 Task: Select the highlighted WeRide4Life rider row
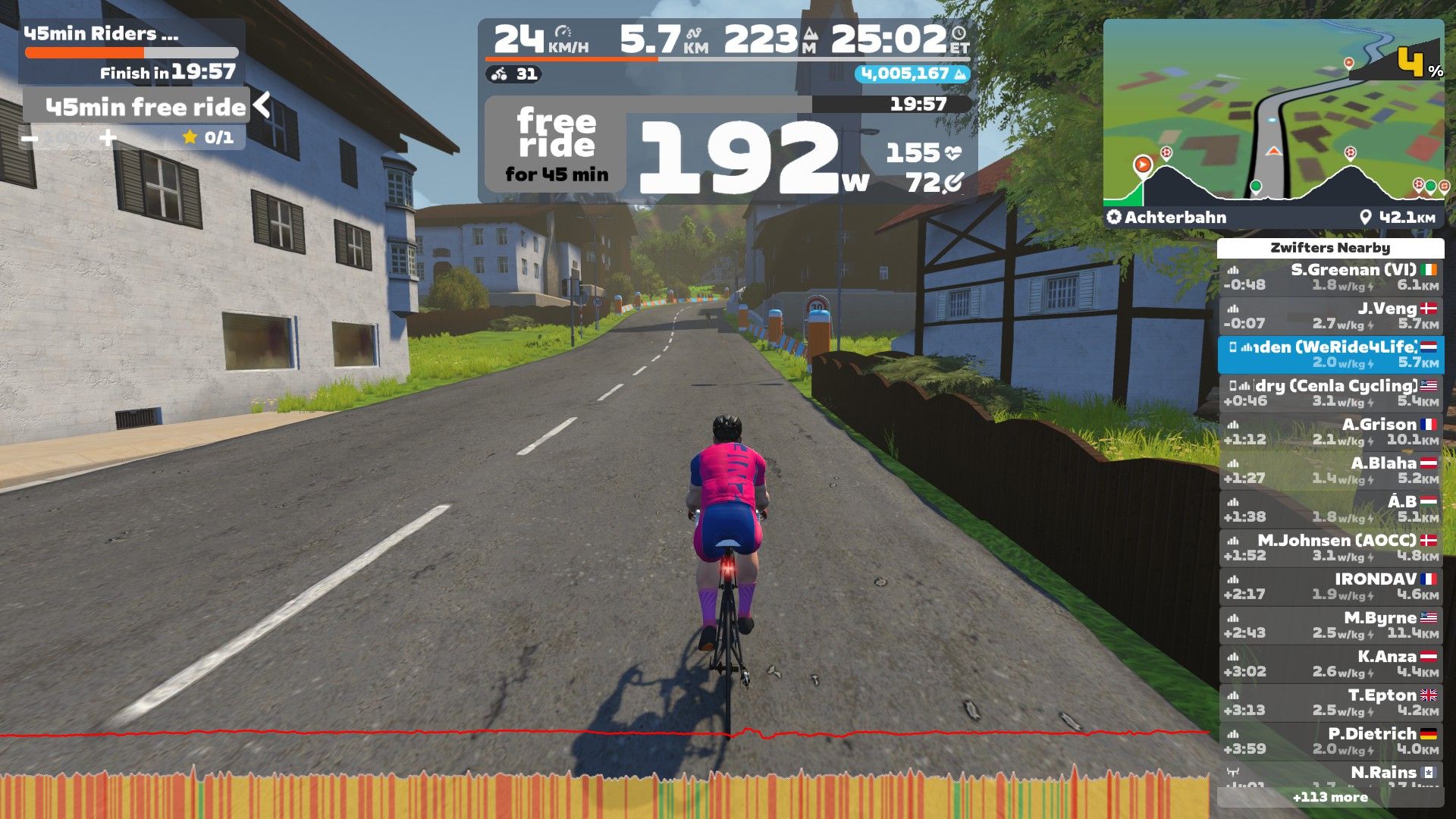pyautogui.click(x=1330, y=354)
